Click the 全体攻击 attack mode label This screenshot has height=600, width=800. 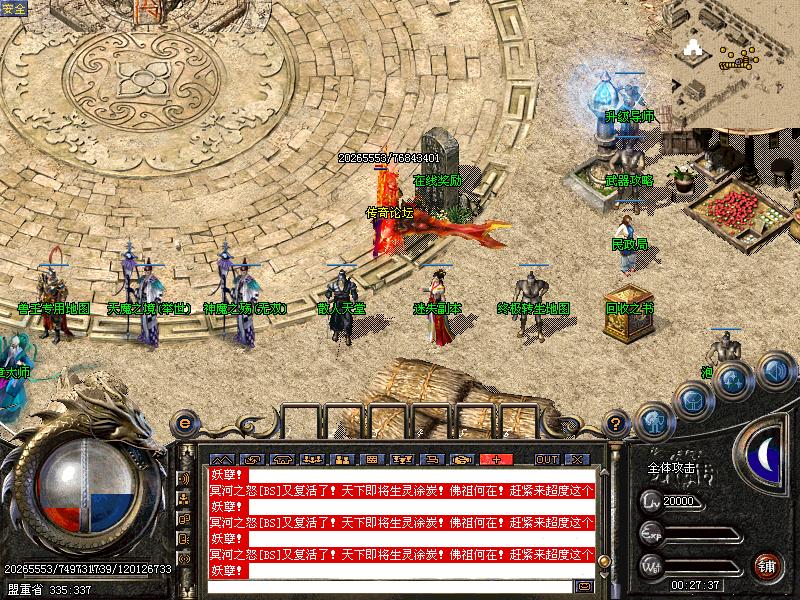point(668,468)
